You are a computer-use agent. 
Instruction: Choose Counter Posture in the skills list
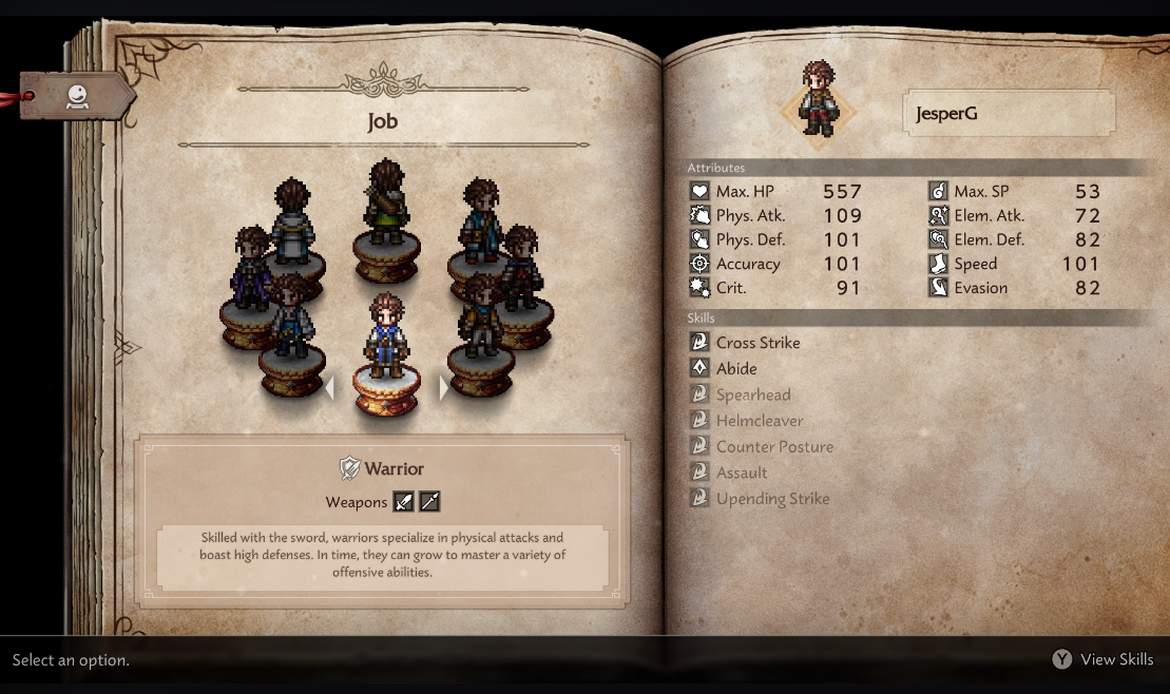pos(774,447)
